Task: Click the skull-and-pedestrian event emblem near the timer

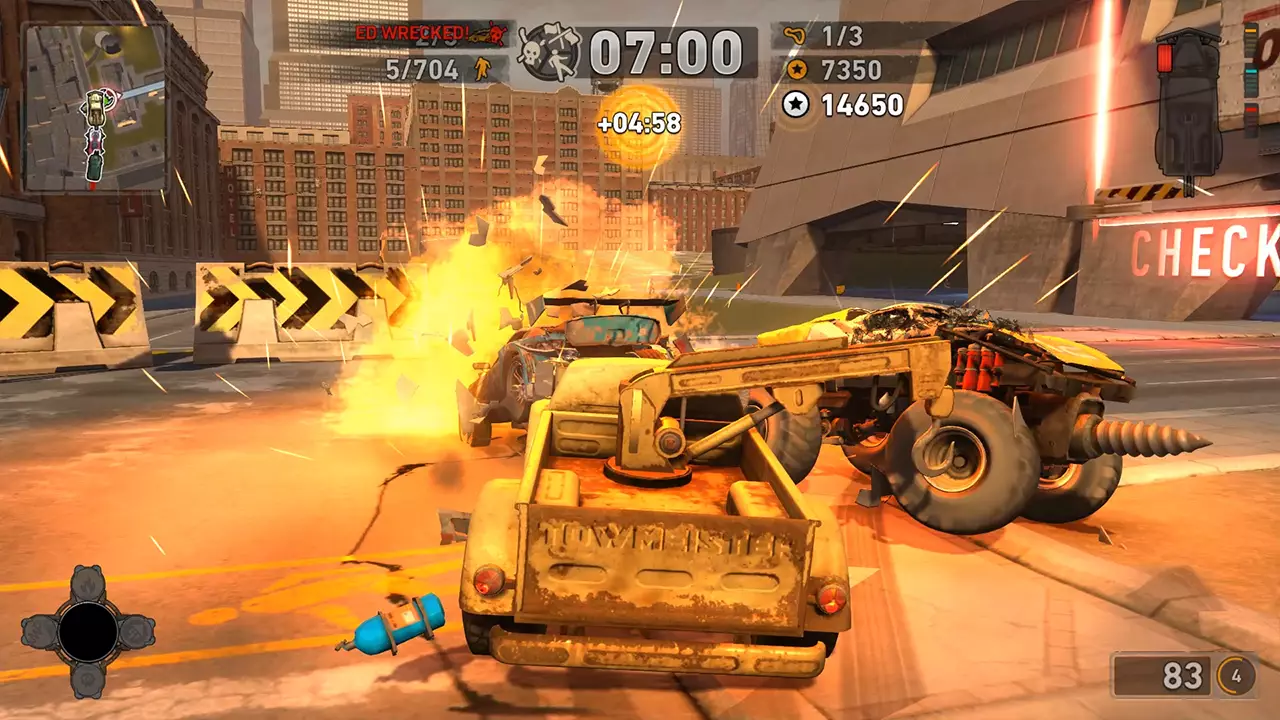Action: (546, 50)
